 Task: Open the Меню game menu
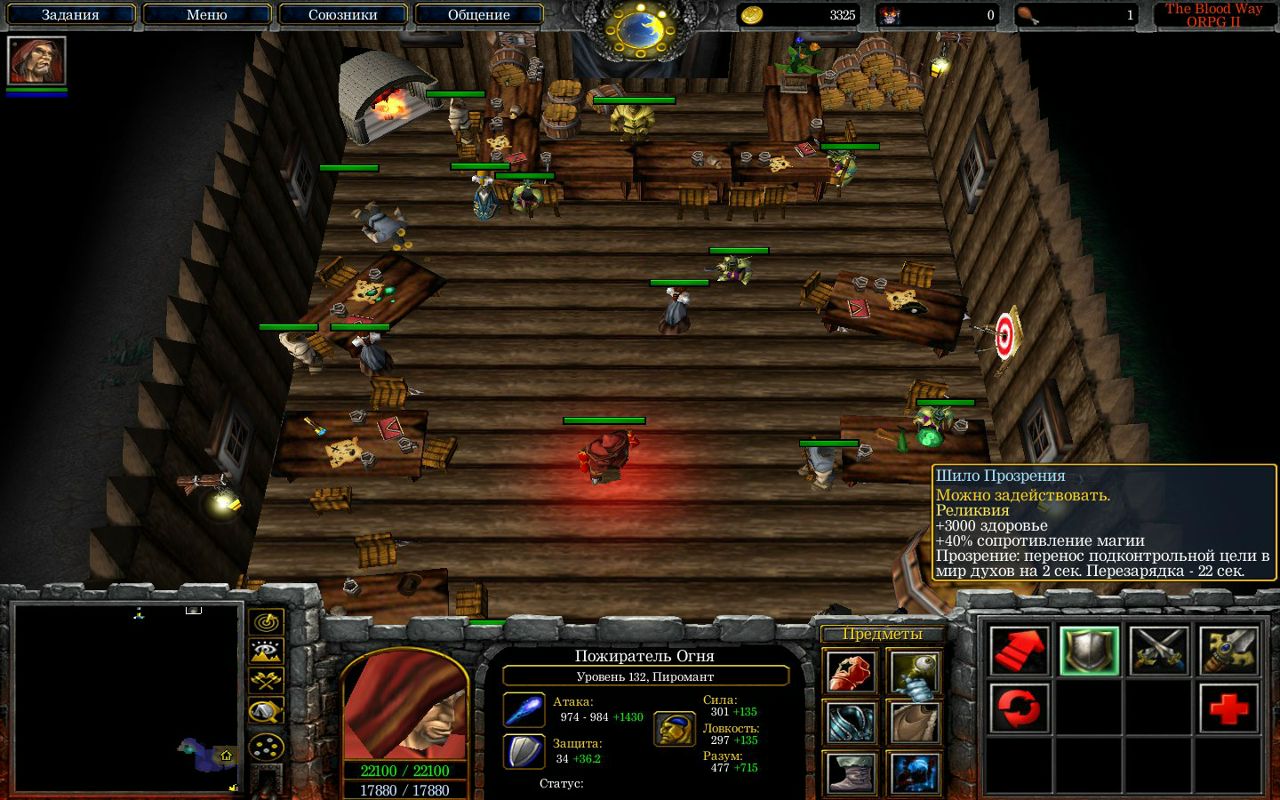207,15
